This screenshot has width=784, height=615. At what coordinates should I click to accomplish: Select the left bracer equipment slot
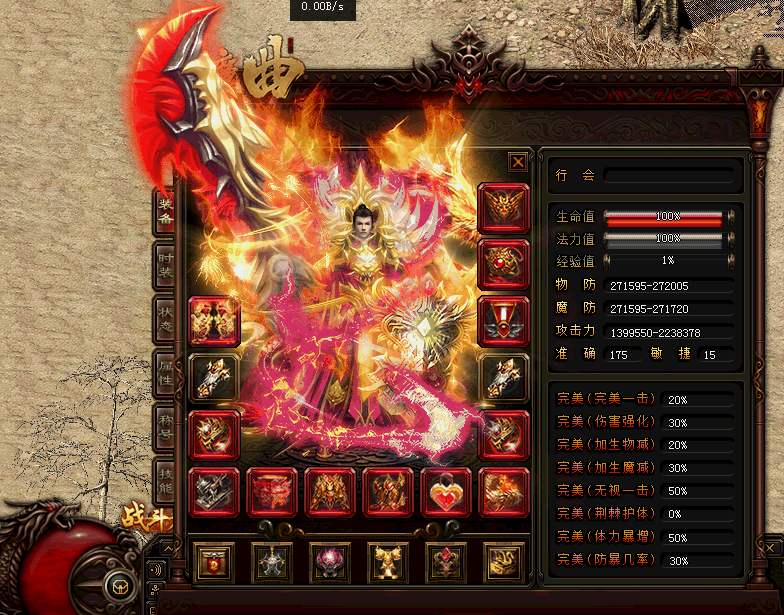[214, 378]
